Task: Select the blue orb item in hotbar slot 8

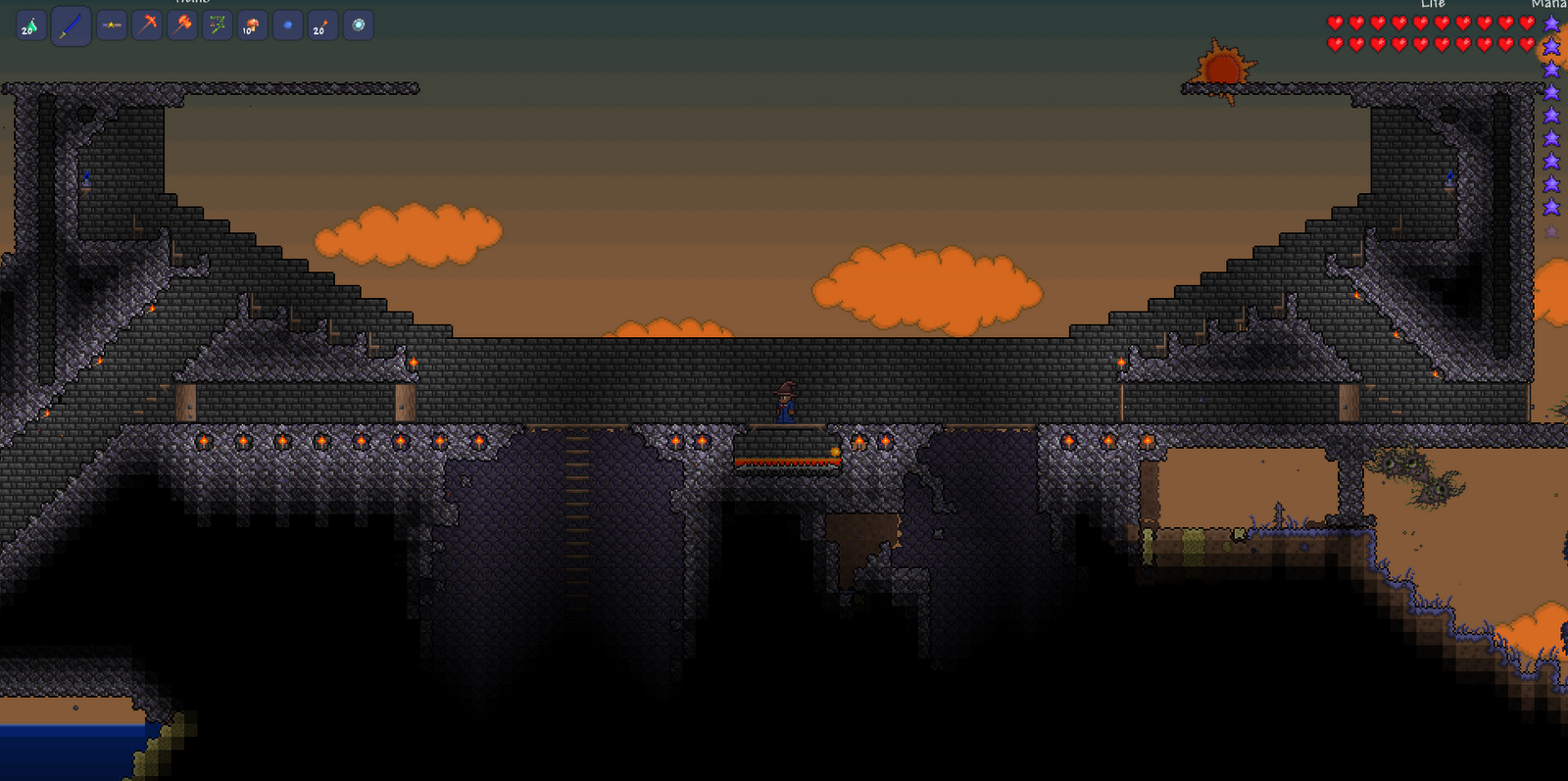Action: click(x=286, y=25)
